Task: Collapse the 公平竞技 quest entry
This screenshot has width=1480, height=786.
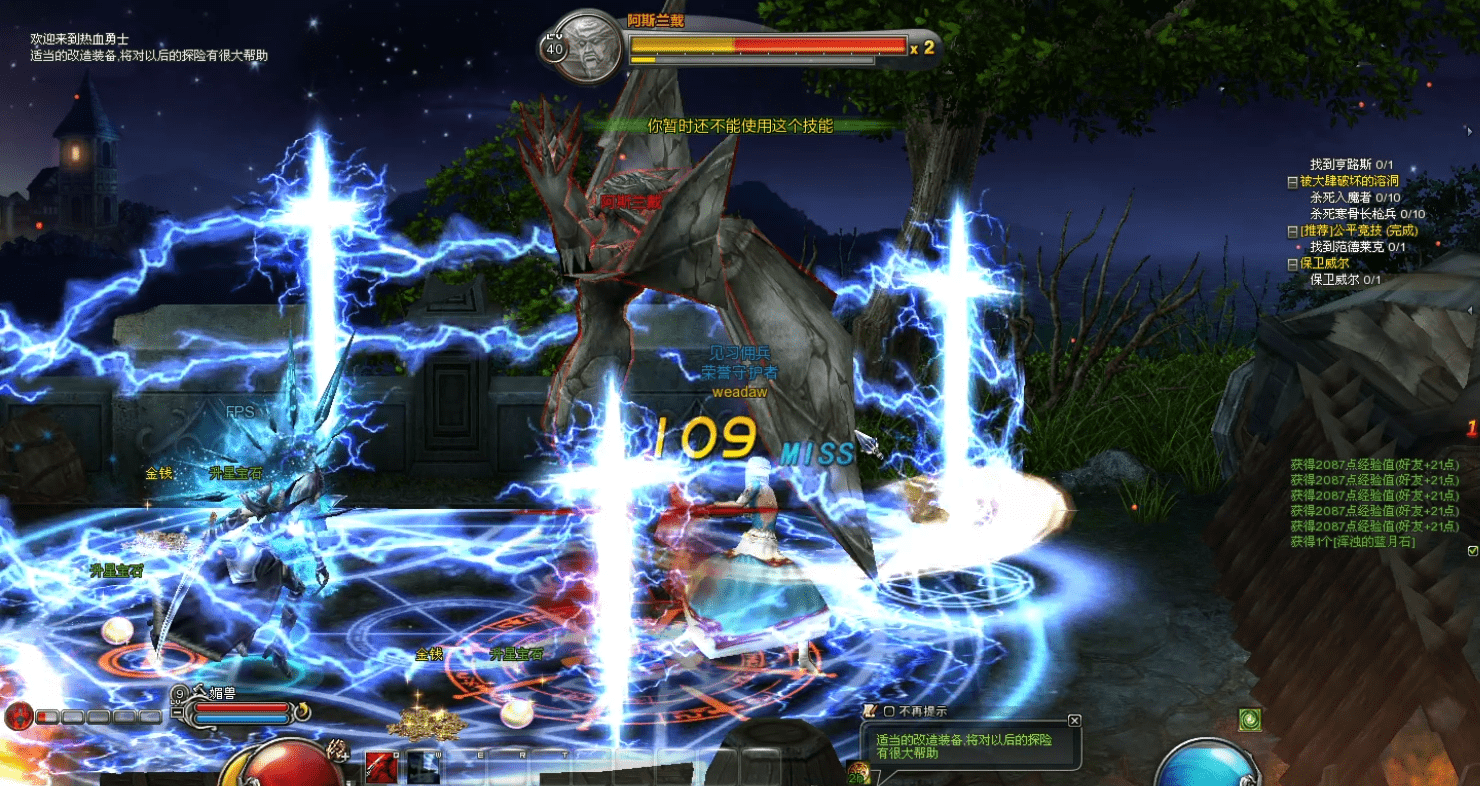Action: pos(1292,231)
